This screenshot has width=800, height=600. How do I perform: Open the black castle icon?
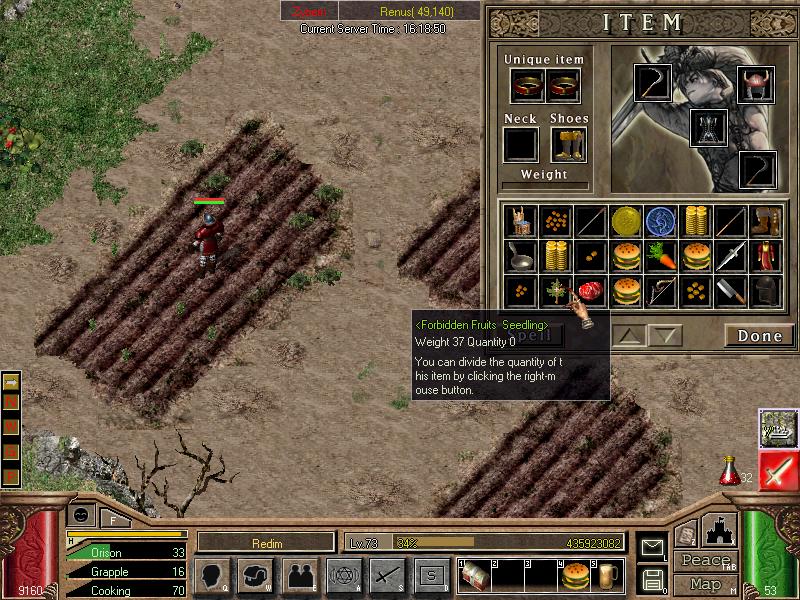(720, 531)
